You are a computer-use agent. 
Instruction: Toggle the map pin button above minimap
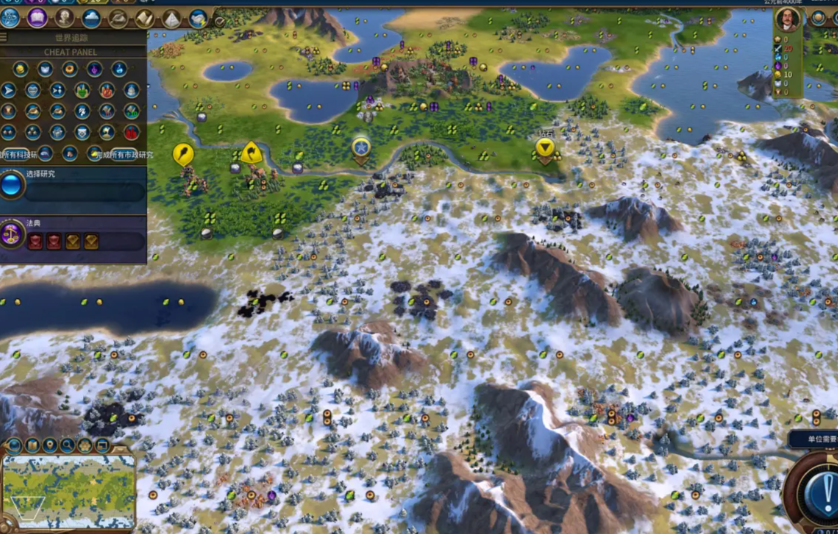click(x=50, y=445)
